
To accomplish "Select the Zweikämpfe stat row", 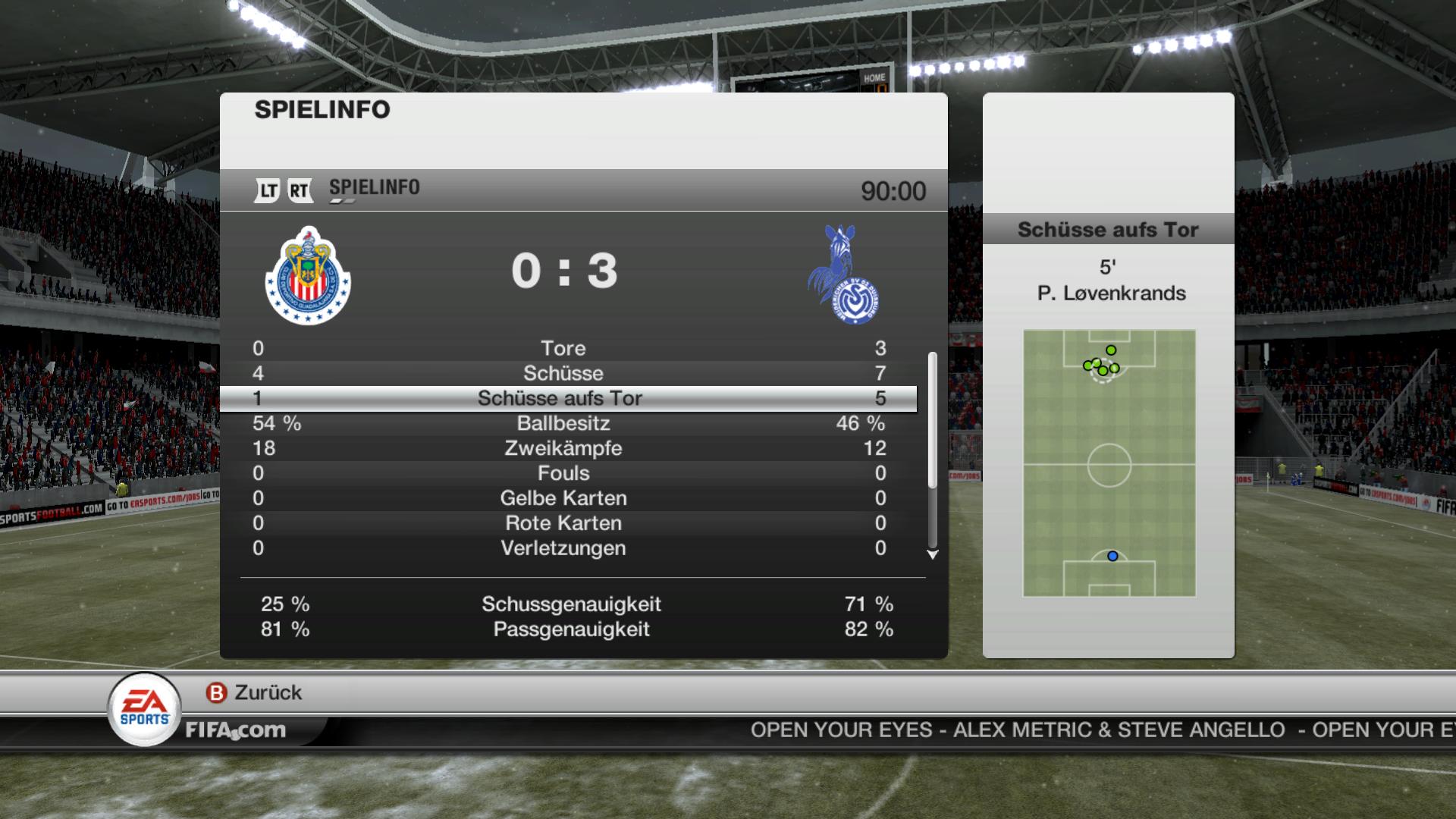I will pos(563,448).
